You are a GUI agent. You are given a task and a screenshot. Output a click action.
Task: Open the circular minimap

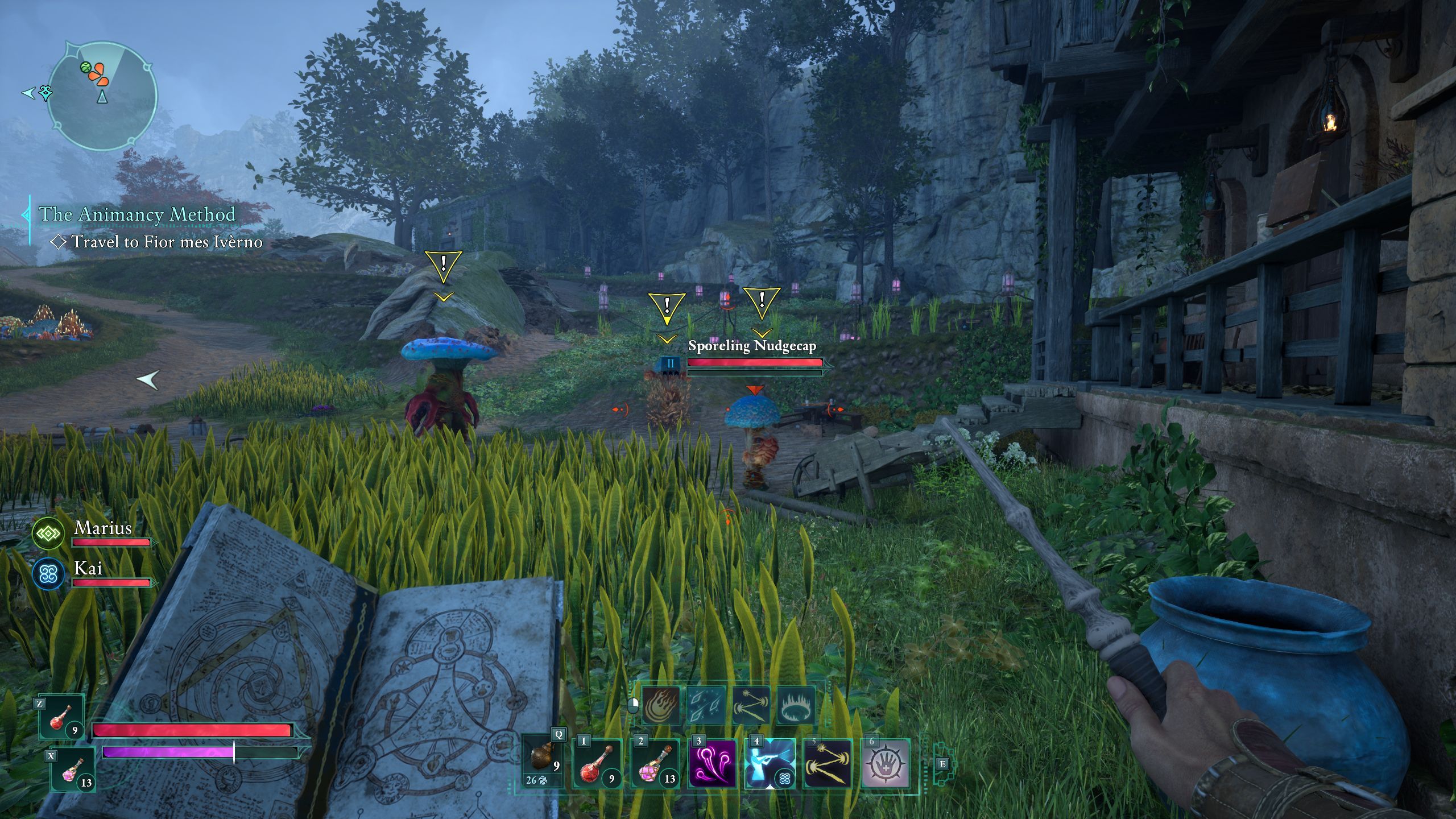click(102, 96)
